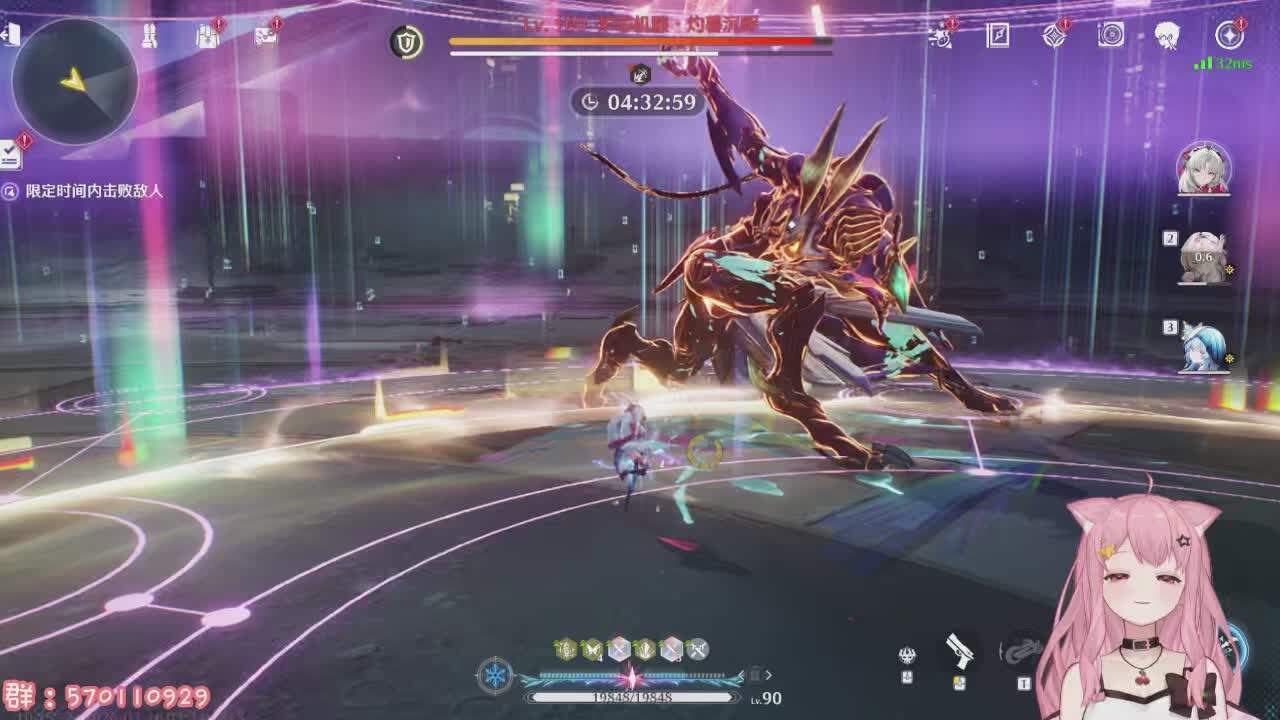The width and height of the screenshot is (1280, 720).
Task: Leave the challenge via the exit door icon
Action: 10,35
